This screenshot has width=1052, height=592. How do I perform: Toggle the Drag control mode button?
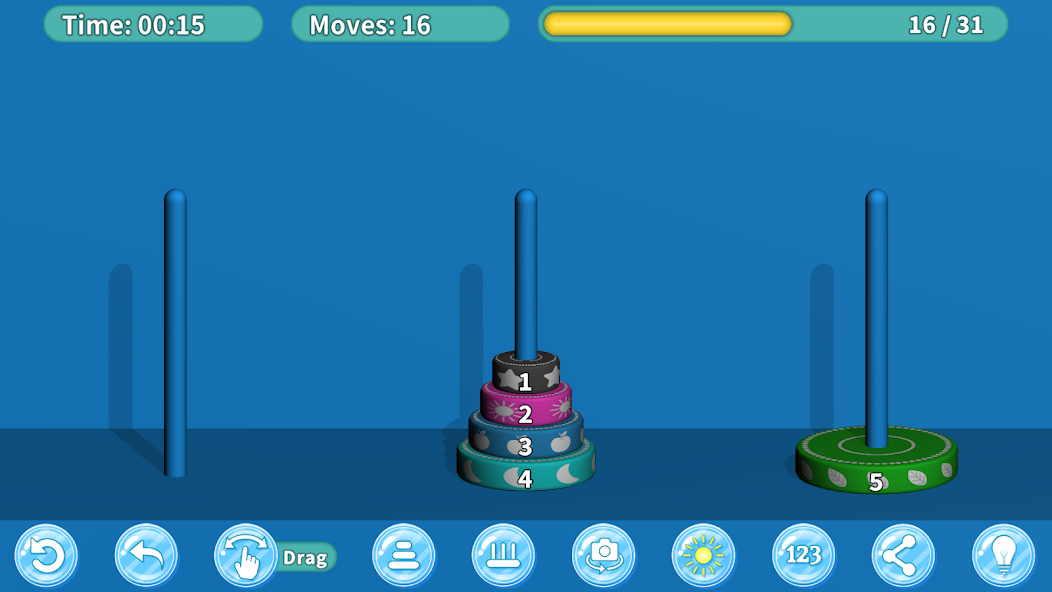click(x=246, y=556)
